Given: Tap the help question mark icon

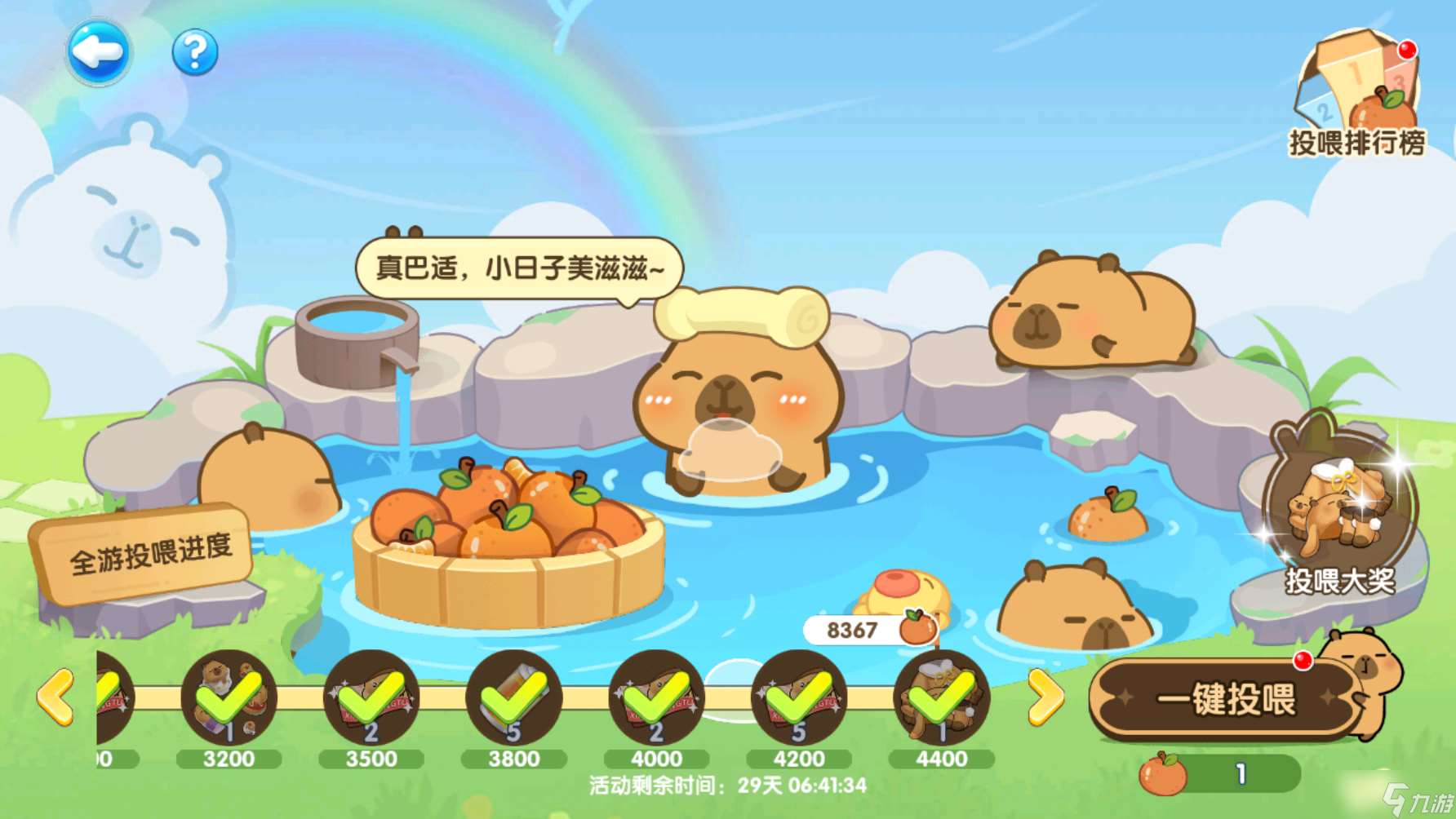Looking at the screenshot, I should 193,51.
